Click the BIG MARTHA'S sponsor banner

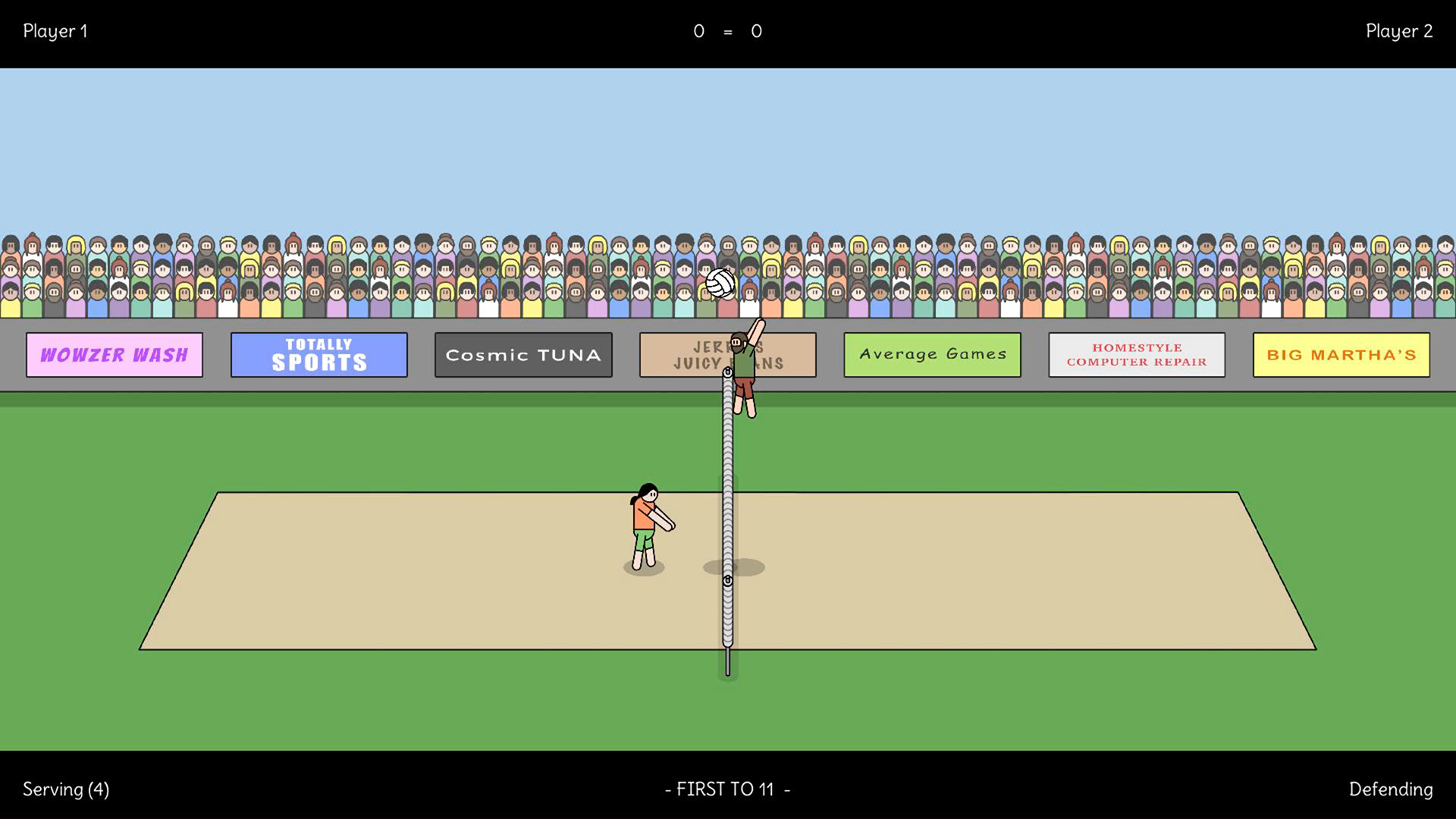click(x=1340, y=354)
